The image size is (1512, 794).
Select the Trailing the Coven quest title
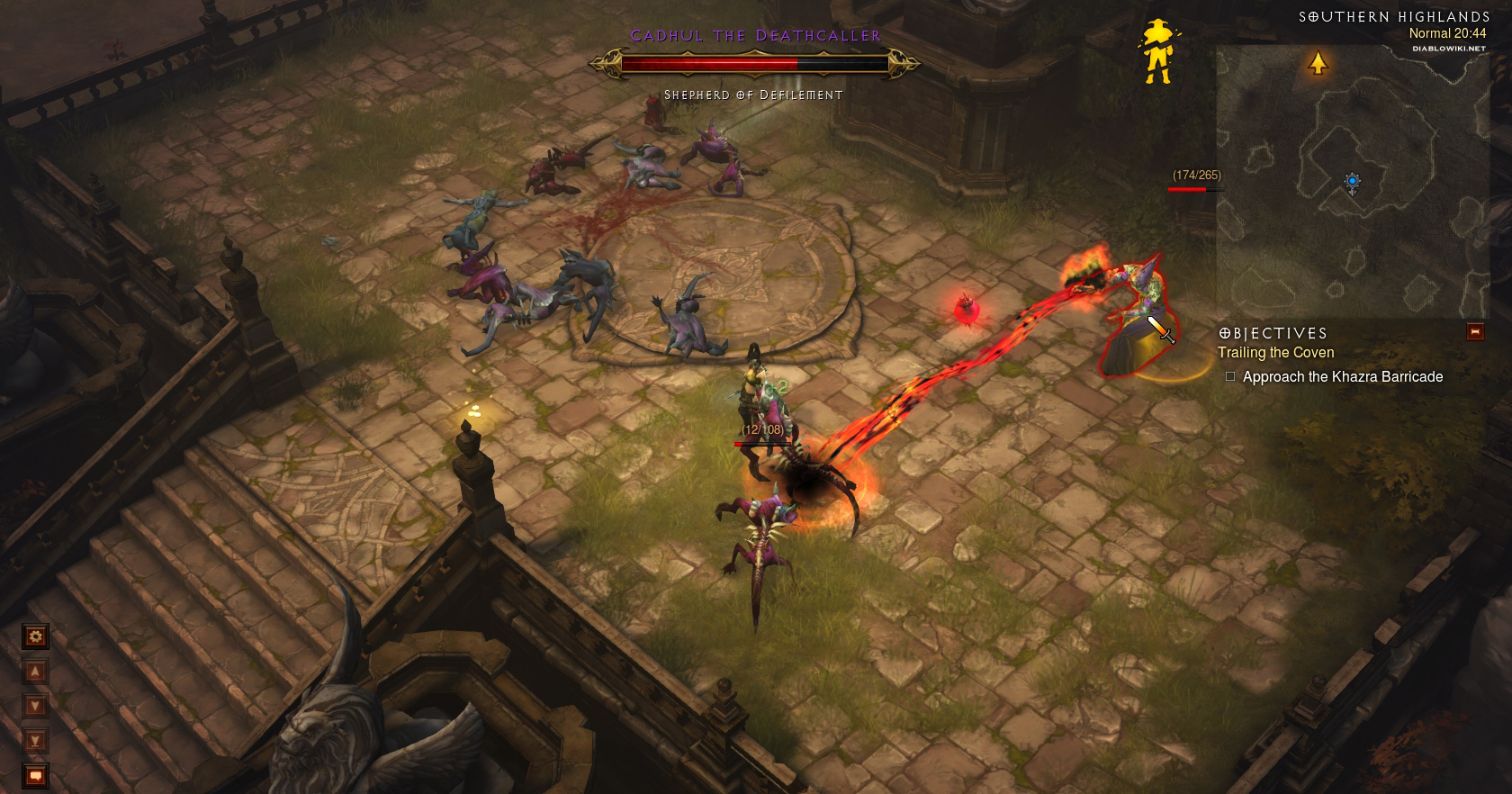(1275, 353)
